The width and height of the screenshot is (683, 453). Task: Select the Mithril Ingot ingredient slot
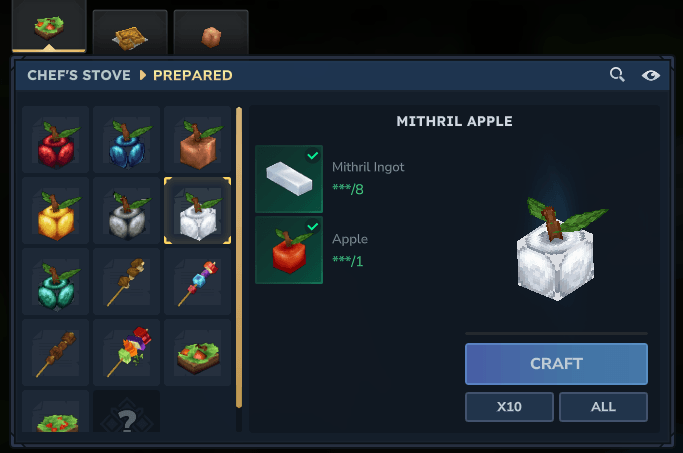pos(289,180)
